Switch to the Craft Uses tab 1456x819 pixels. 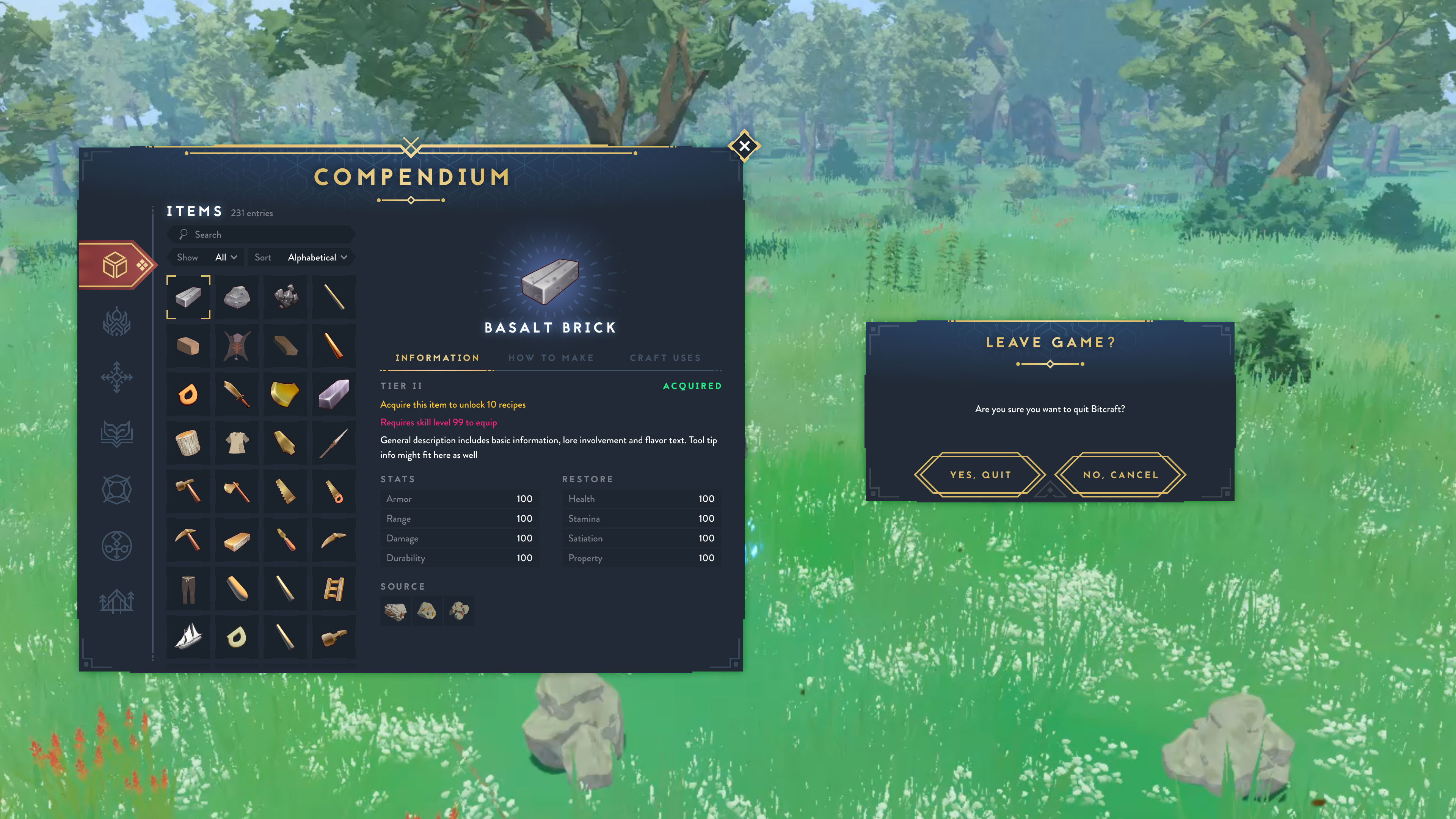pos(665,358)
